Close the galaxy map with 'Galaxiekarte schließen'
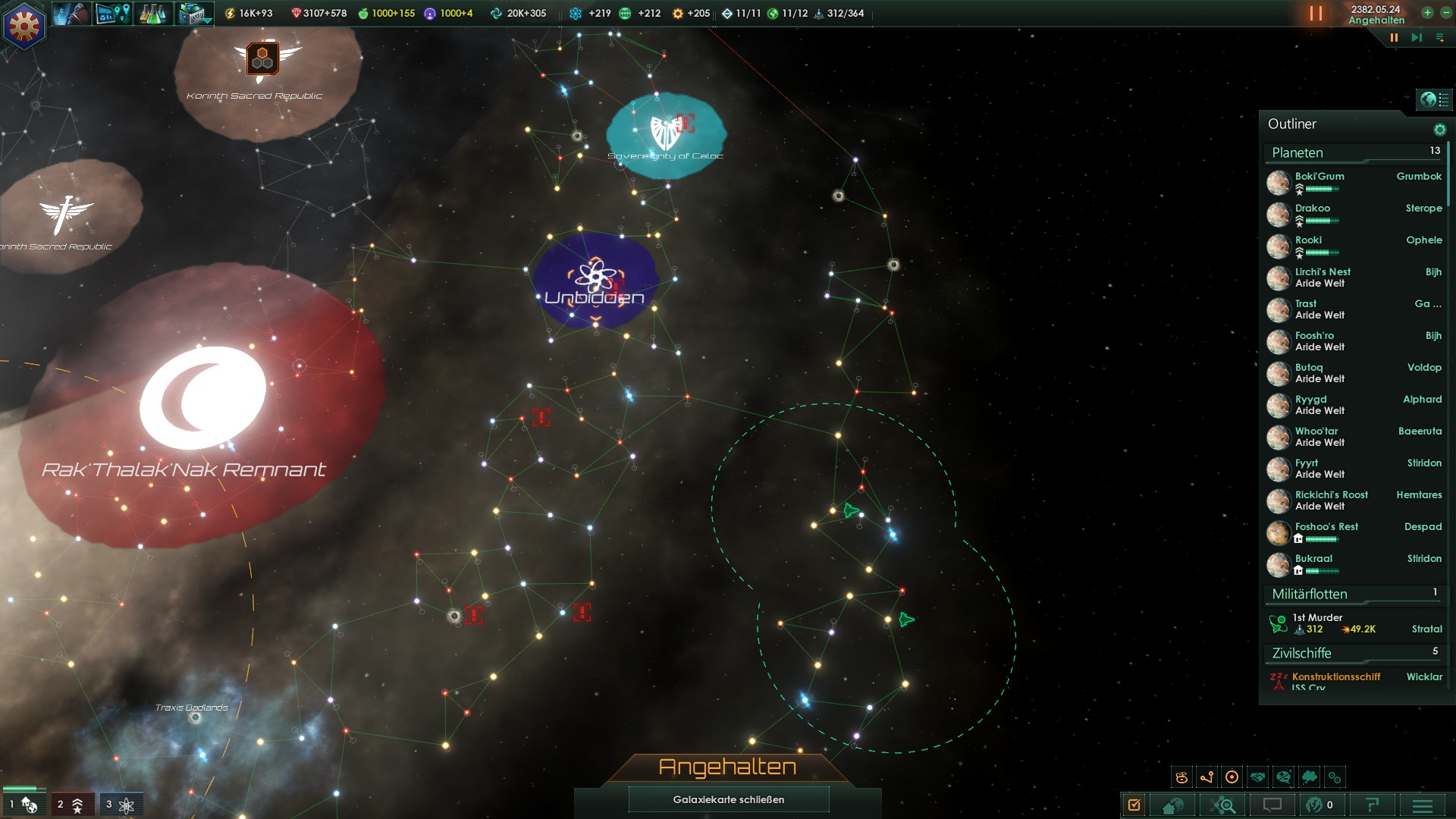This screenshot has height=819, width=1456. (728, 799)
